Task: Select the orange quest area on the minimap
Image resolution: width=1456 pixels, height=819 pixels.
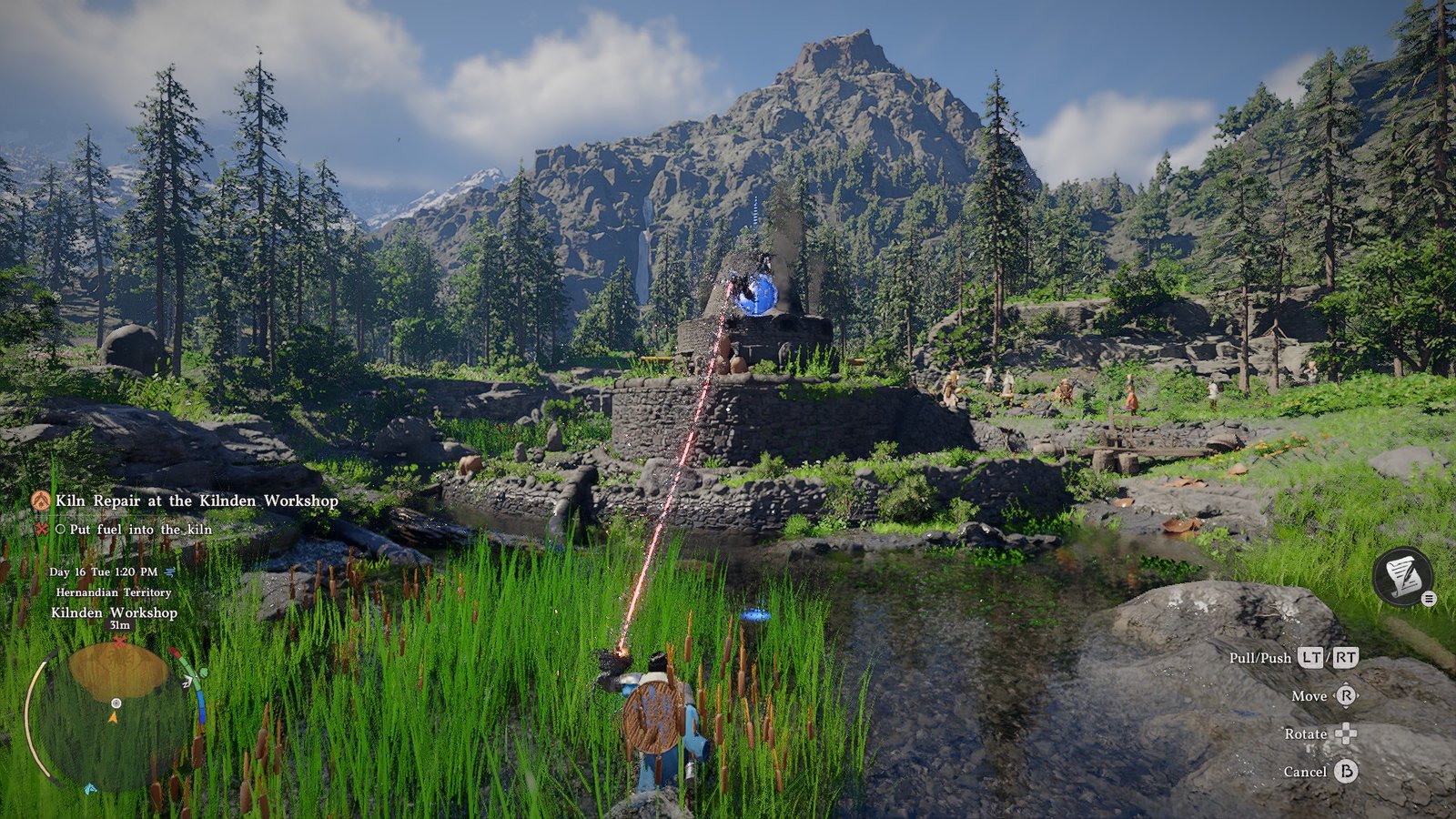Action: (118, 671)
